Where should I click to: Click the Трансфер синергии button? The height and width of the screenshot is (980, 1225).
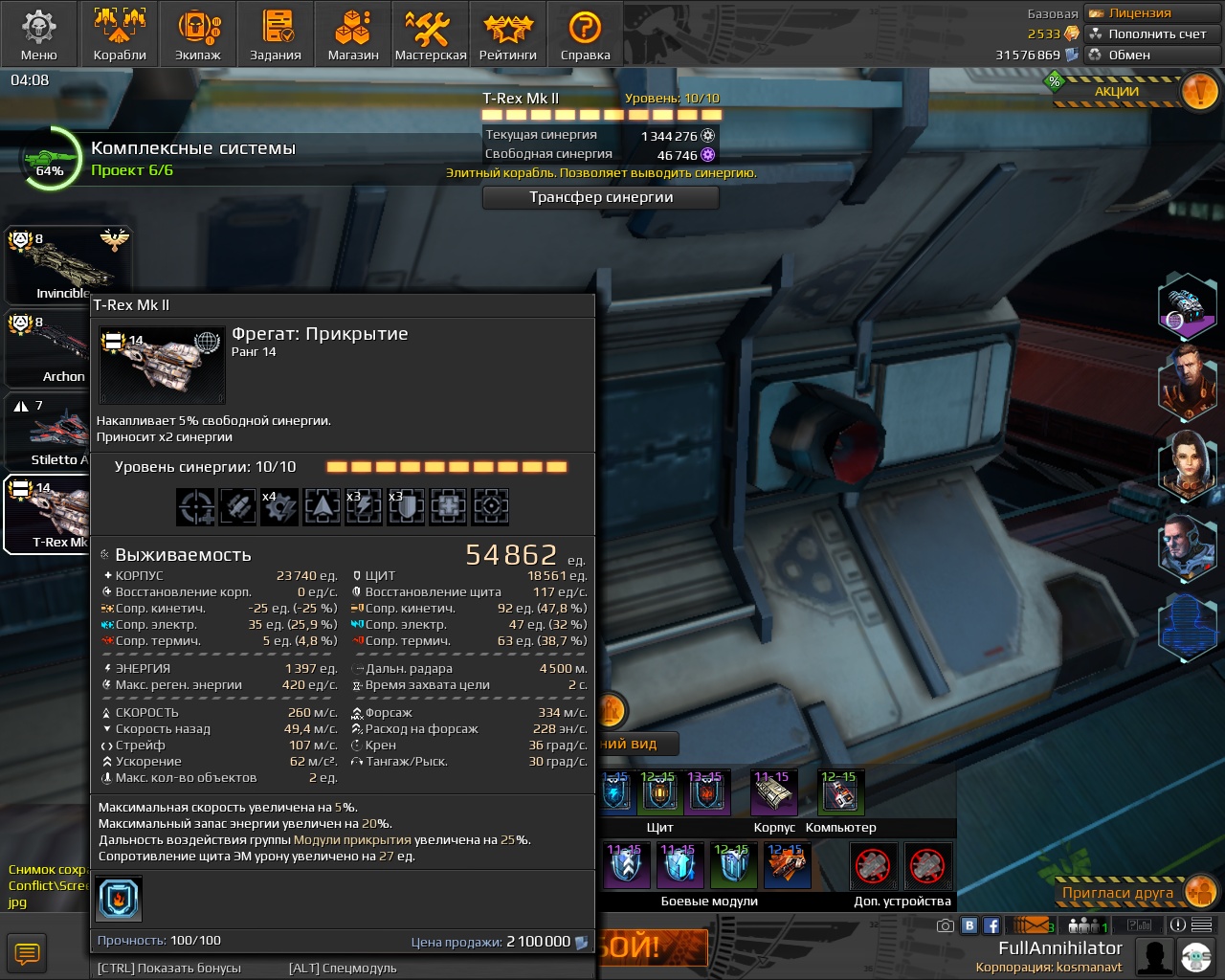coord(601,197)
